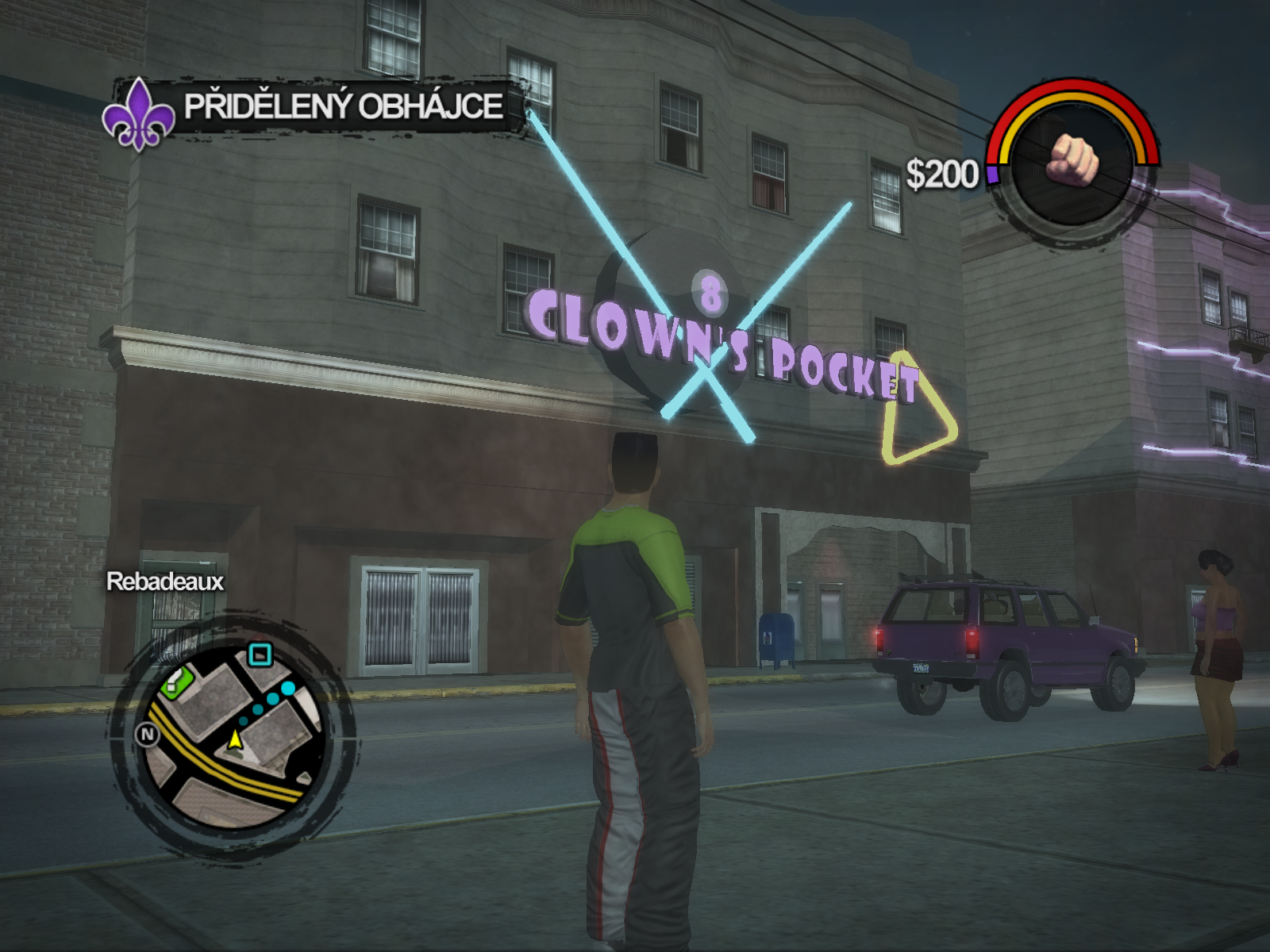This screenshot has height=952, width=1270.
Task: Click the Přidělený Obhájce mission tracker
Action: point(343,106)
